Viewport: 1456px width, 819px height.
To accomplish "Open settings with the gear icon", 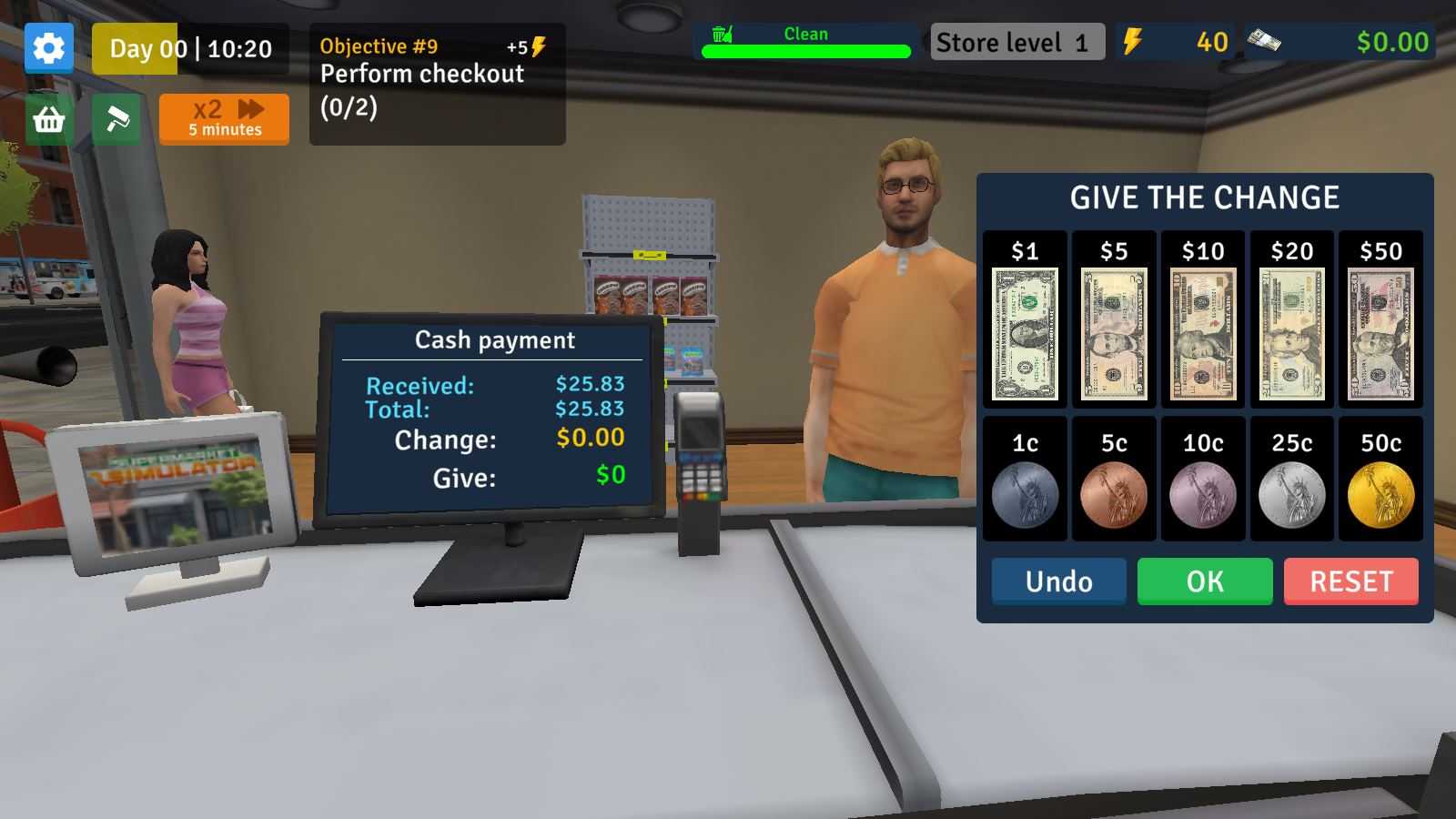I will click(49, 48).
